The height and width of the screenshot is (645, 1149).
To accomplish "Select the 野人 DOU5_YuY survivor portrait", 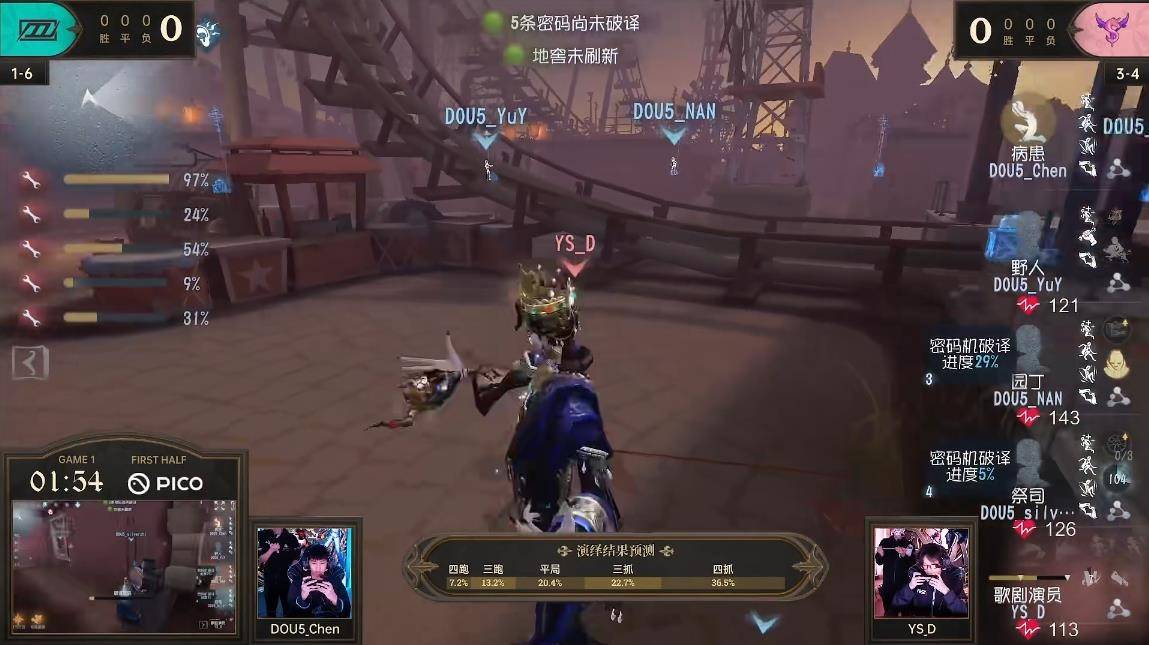I will [1027, 237].
